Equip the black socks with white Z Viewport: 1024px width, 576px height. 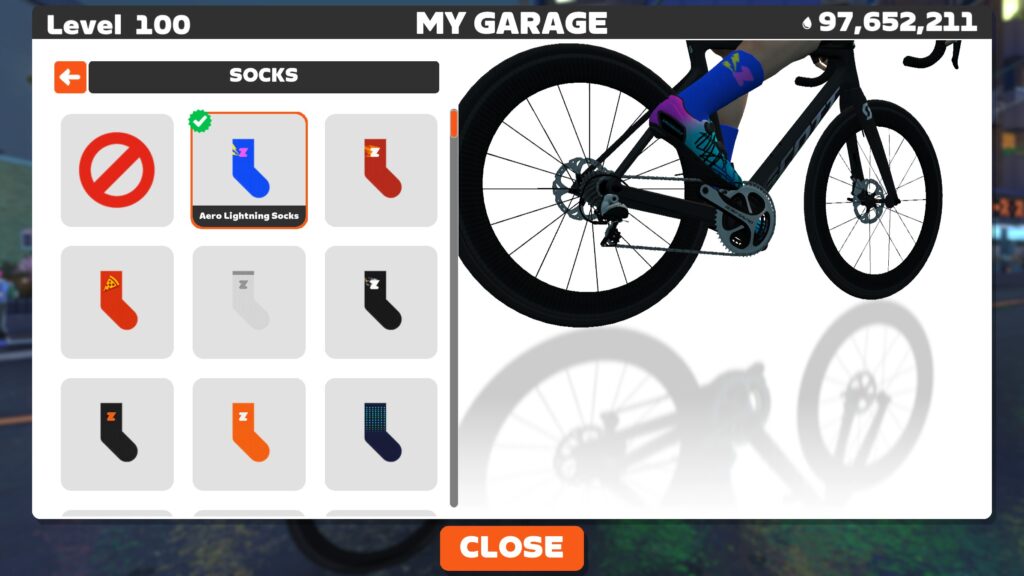coord(381,302)
